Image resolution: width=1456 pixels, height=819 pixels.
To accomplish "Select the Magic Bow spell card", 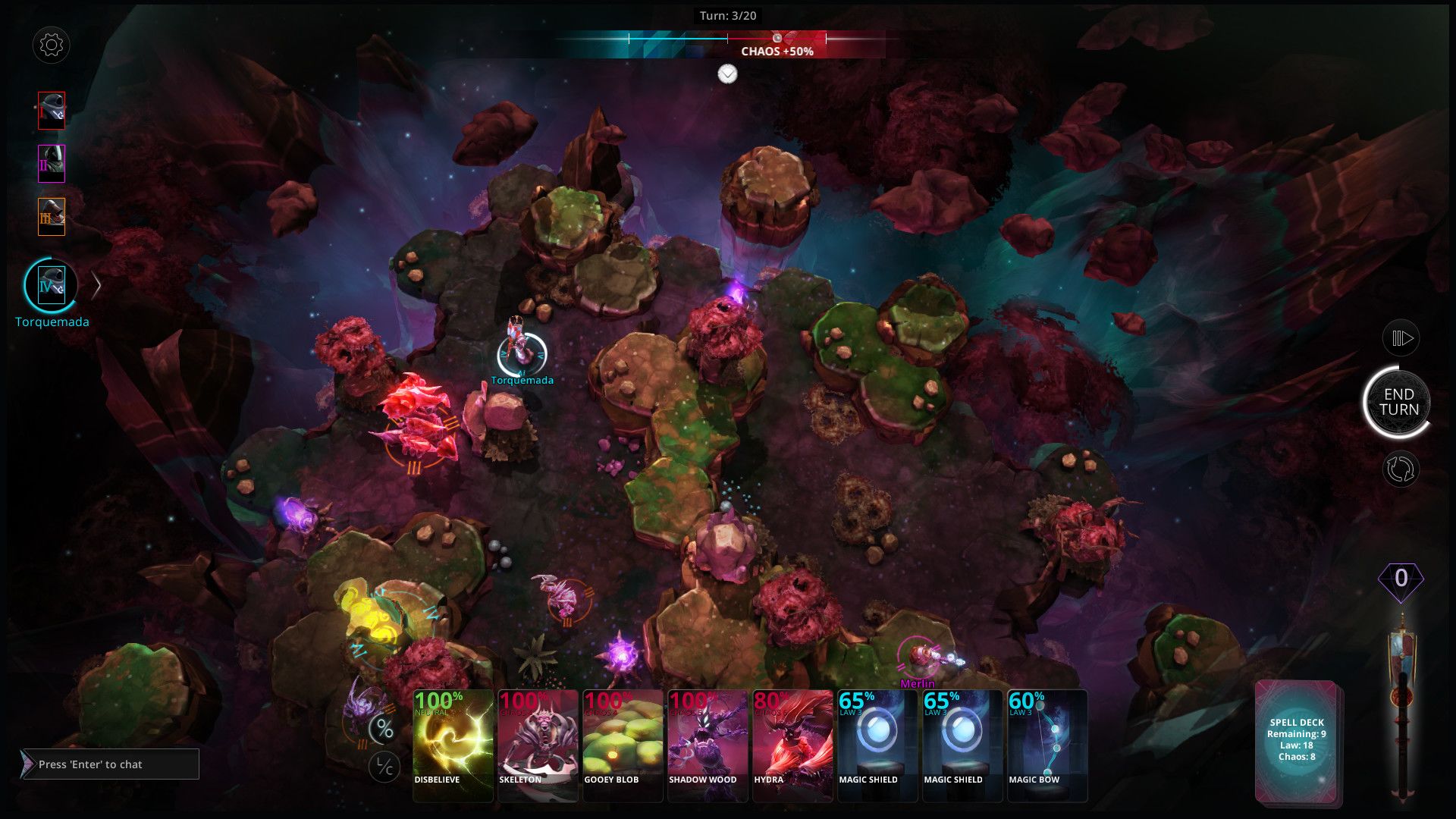I will coord(1047,745).
